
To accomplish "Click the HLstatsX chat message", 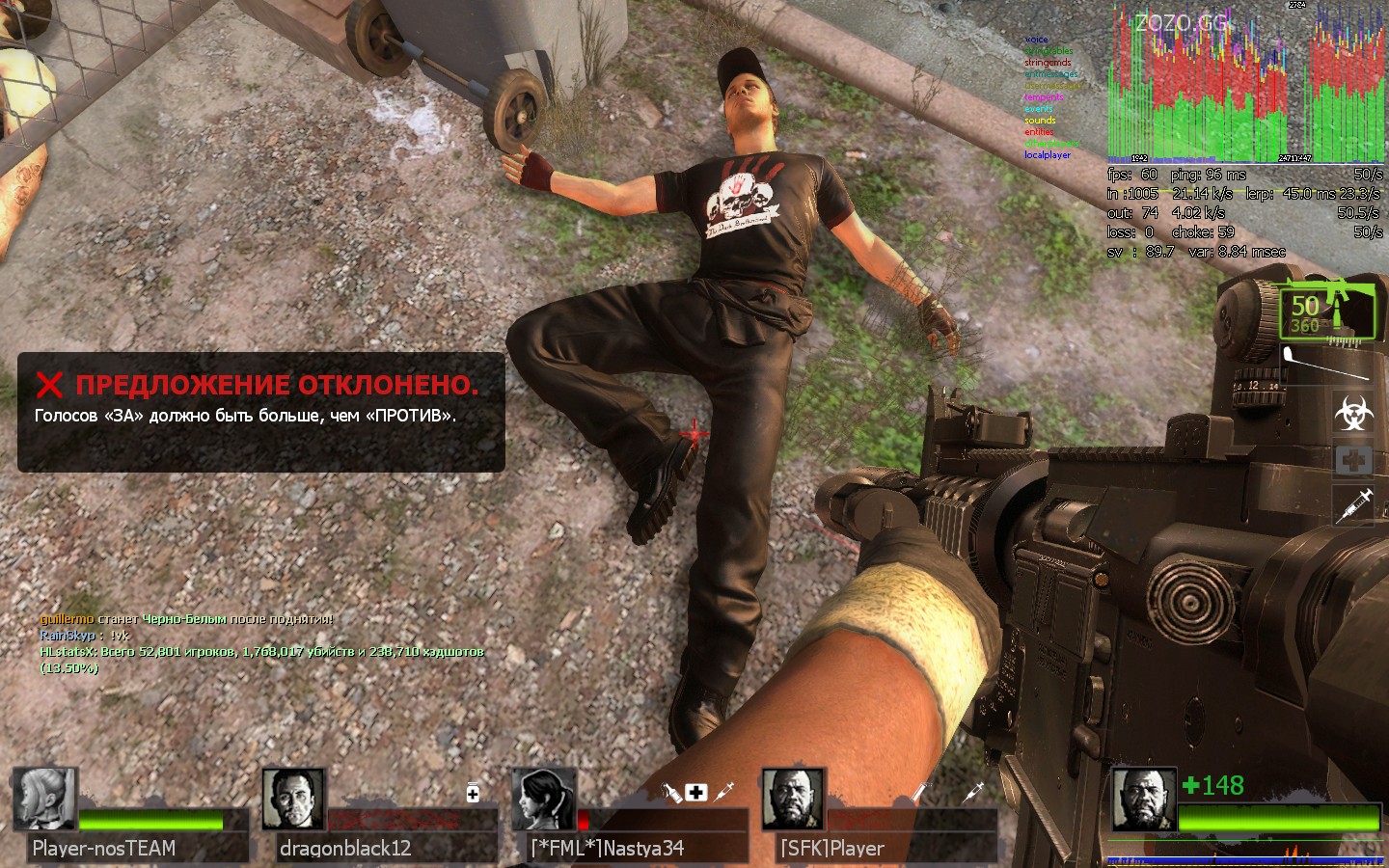I will click(261, 659).
